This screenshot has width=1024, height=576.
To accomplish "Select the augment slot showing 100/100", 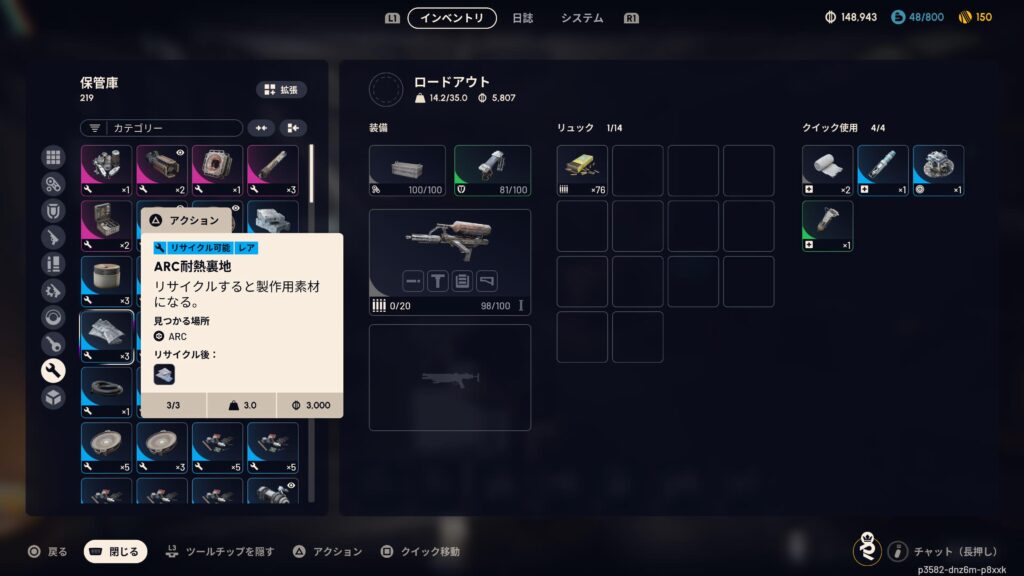I will click(407, 171).
